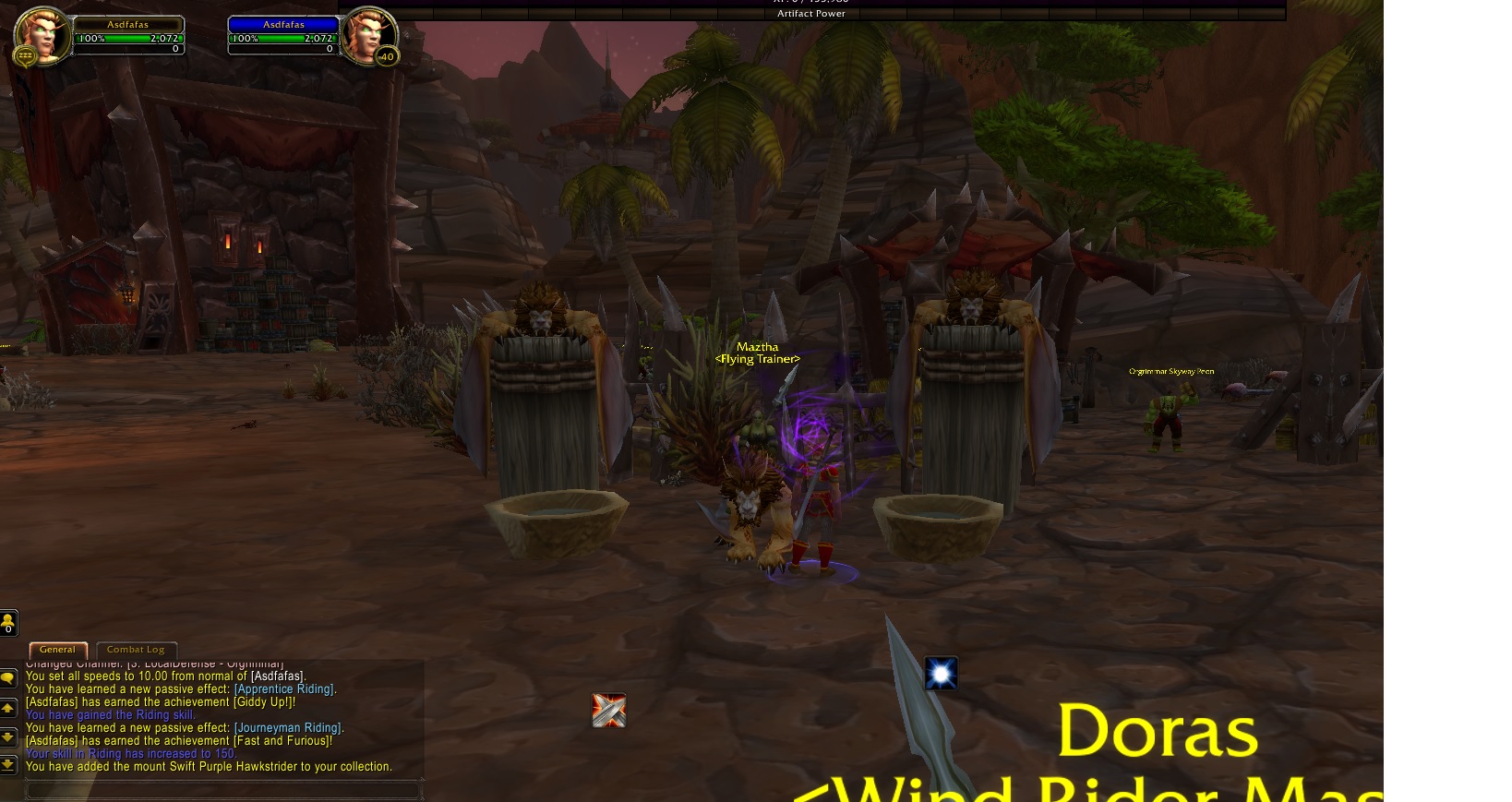The height and width of the screenshot is (802, 1512).
Task: Click the chat text entry box
Action: click(222, 790)
